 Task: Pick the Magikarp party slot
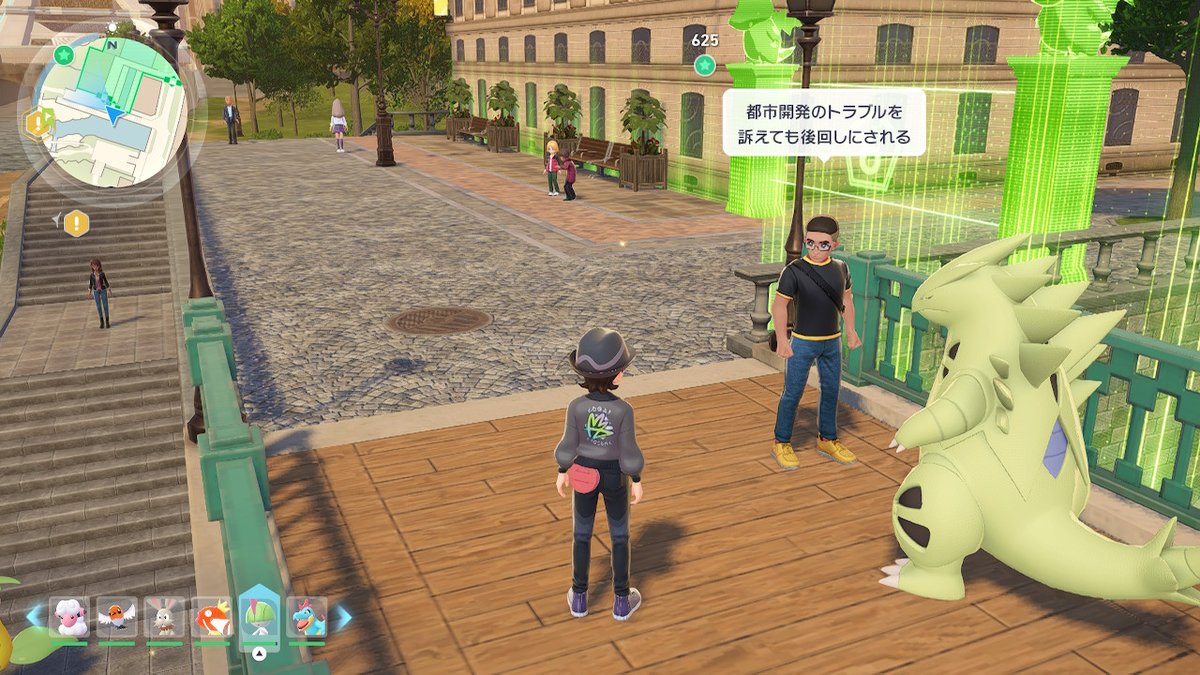pyautogui.click(x=212, y=617)
